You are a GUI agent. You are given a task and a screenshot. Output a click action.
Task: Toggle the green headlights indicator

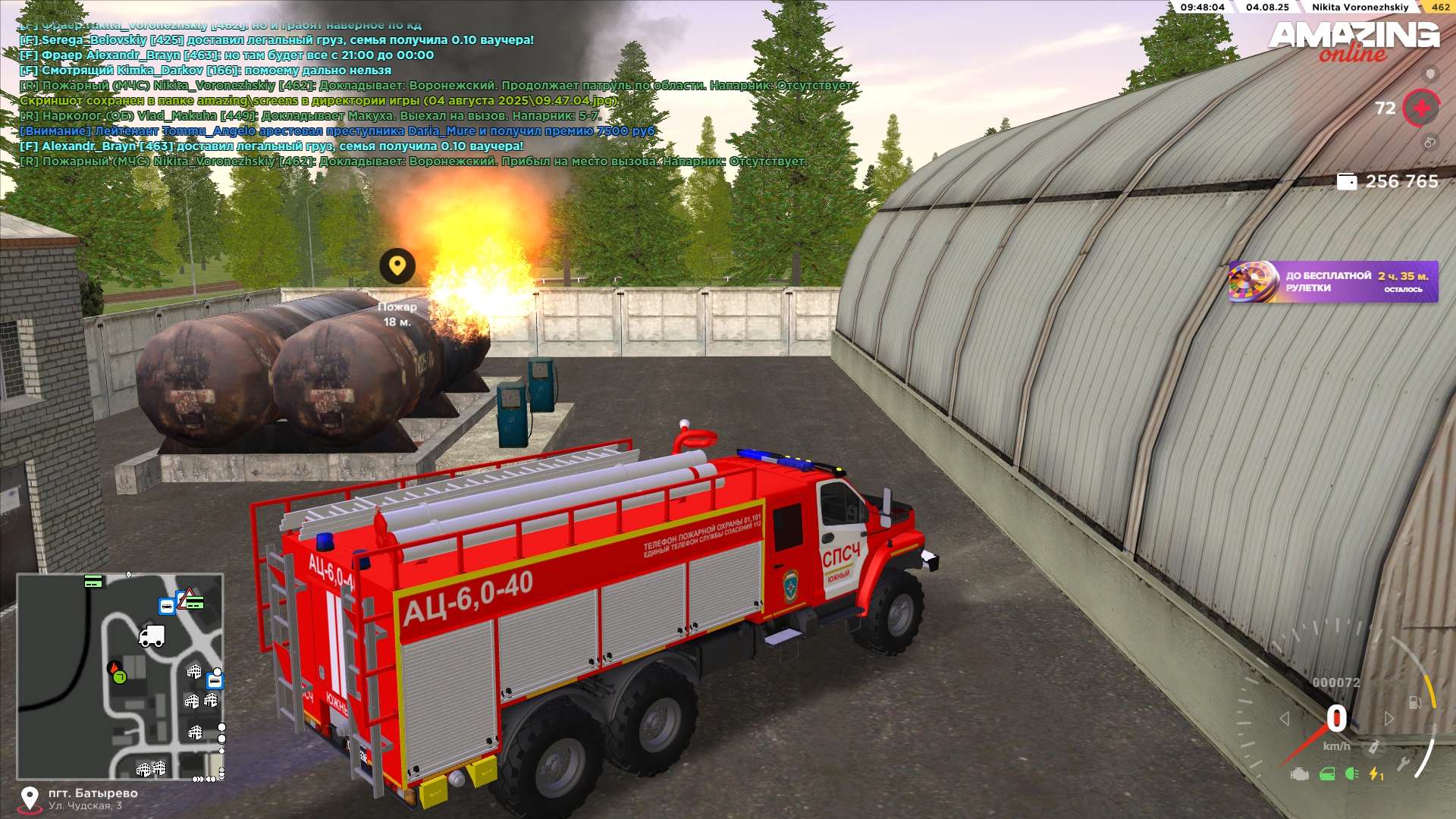[1351, 774]
